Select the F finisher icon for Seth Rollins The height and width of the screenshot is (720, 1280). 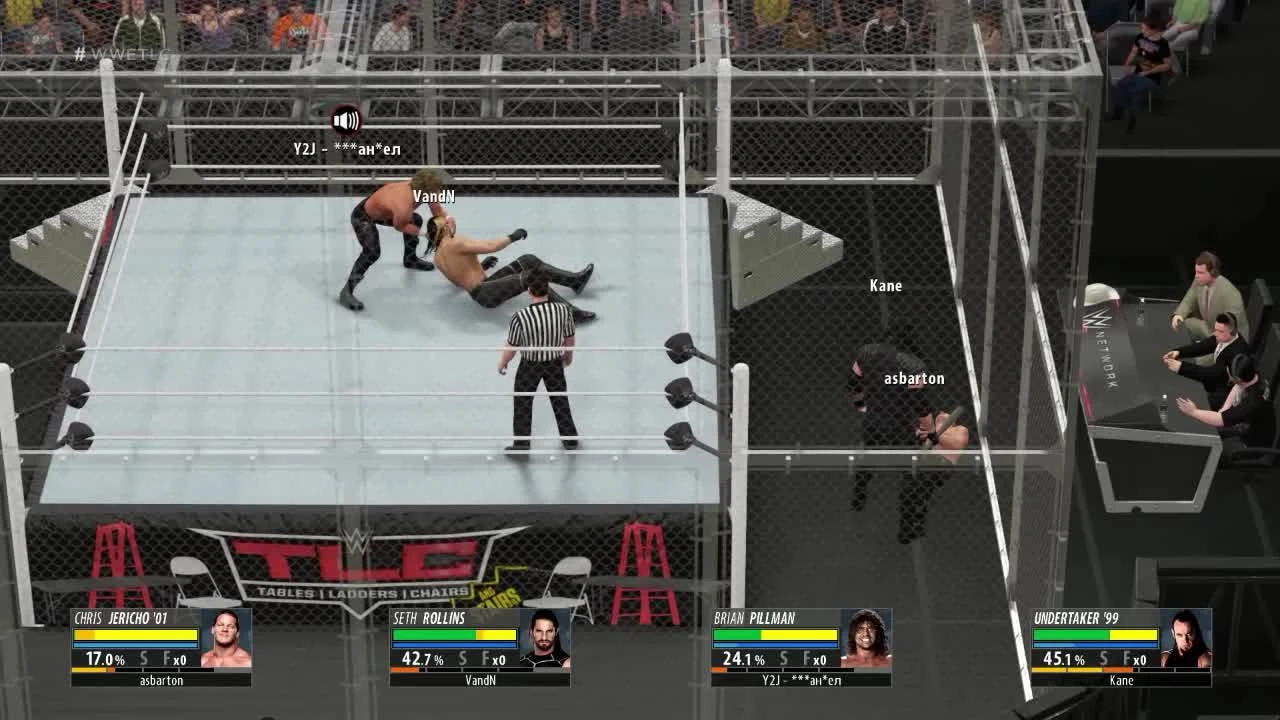pos(487,658)
